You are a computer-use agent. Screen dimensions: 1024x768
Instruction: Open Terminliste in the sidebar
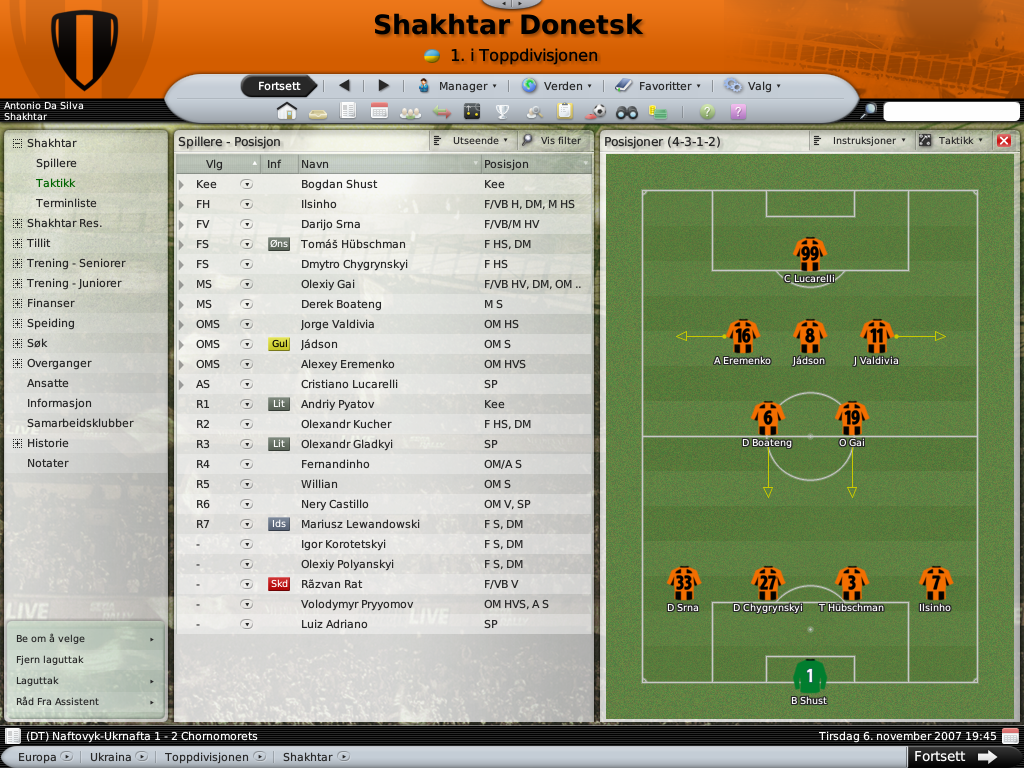tap(66, 203)
